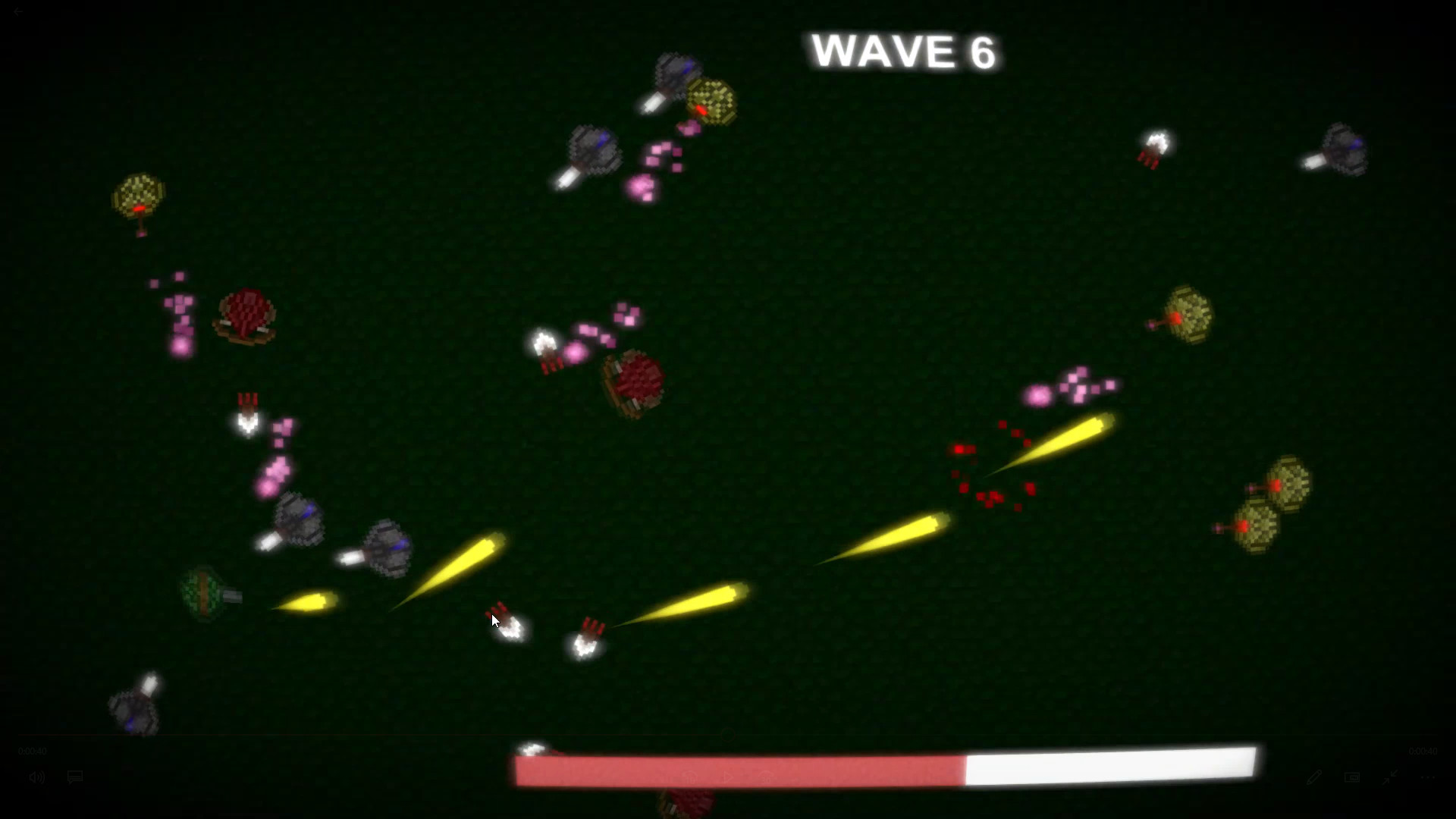The image size is (1456, 819).
Task: Open the clip editing pencil tool
Action: [x=1313, y=777]
